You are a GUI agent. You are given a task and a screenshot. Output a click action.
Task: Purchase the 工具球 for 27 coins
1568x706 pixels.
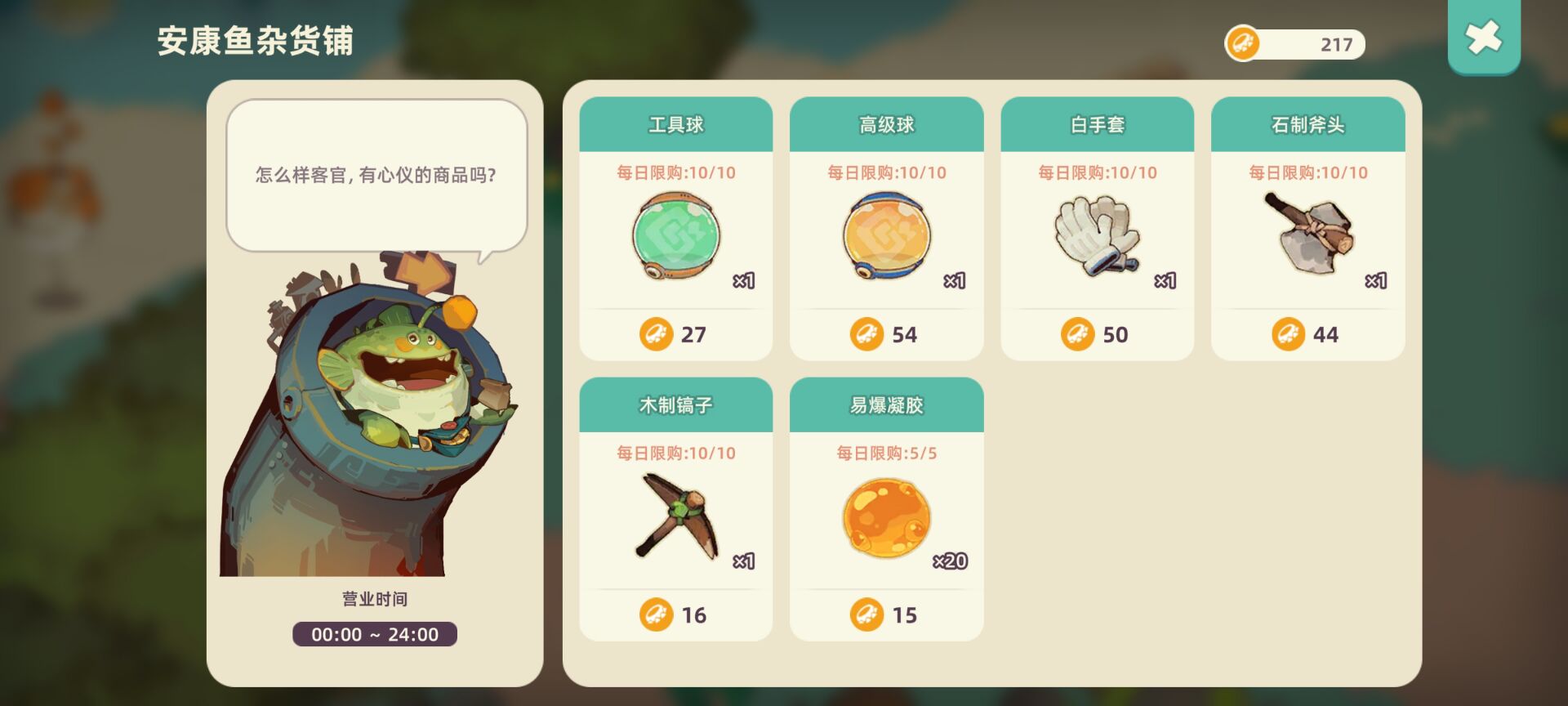[675, 334]
